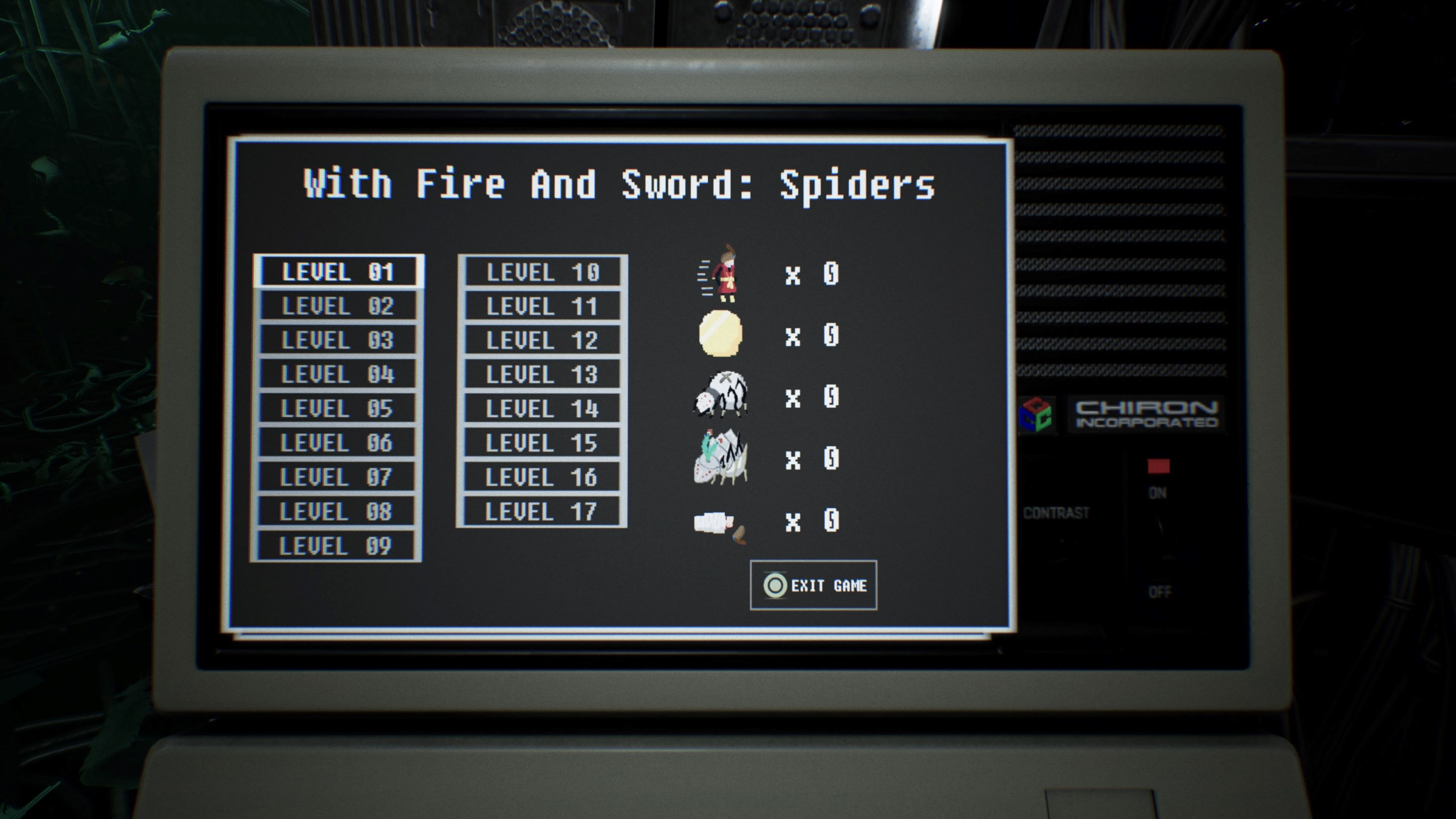Select Level 01
Viewport: 1456px width, 819px height.
click(x=338, y=272)
